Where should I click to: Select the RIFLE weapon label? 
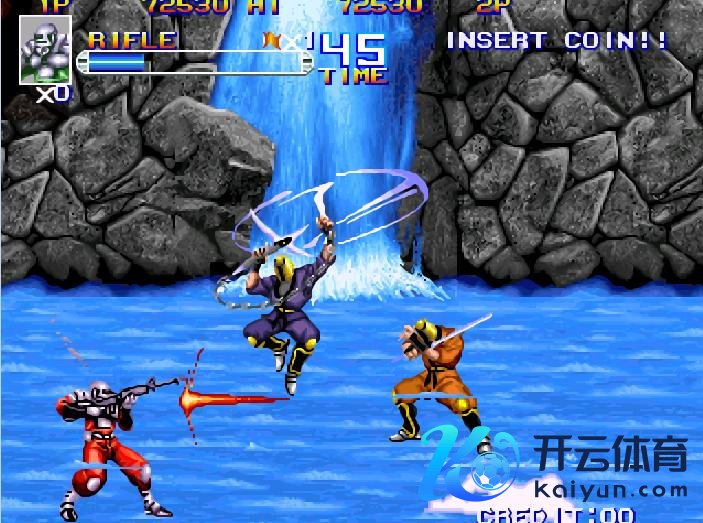(132, 40)
